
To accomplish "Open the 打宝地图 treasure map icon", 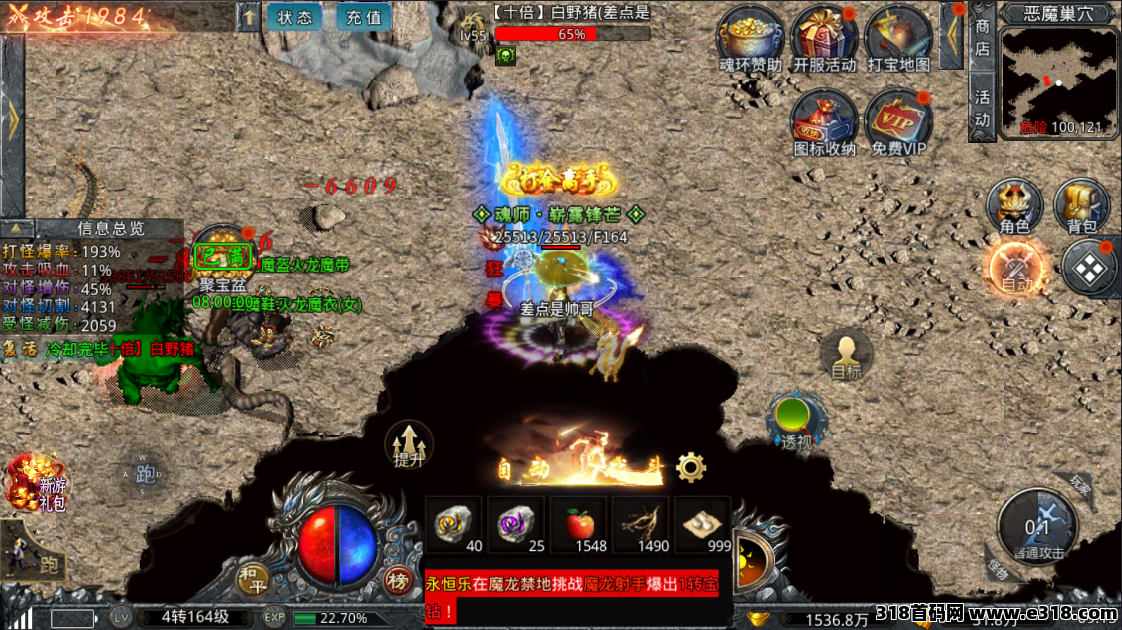I will pos(897,38).
